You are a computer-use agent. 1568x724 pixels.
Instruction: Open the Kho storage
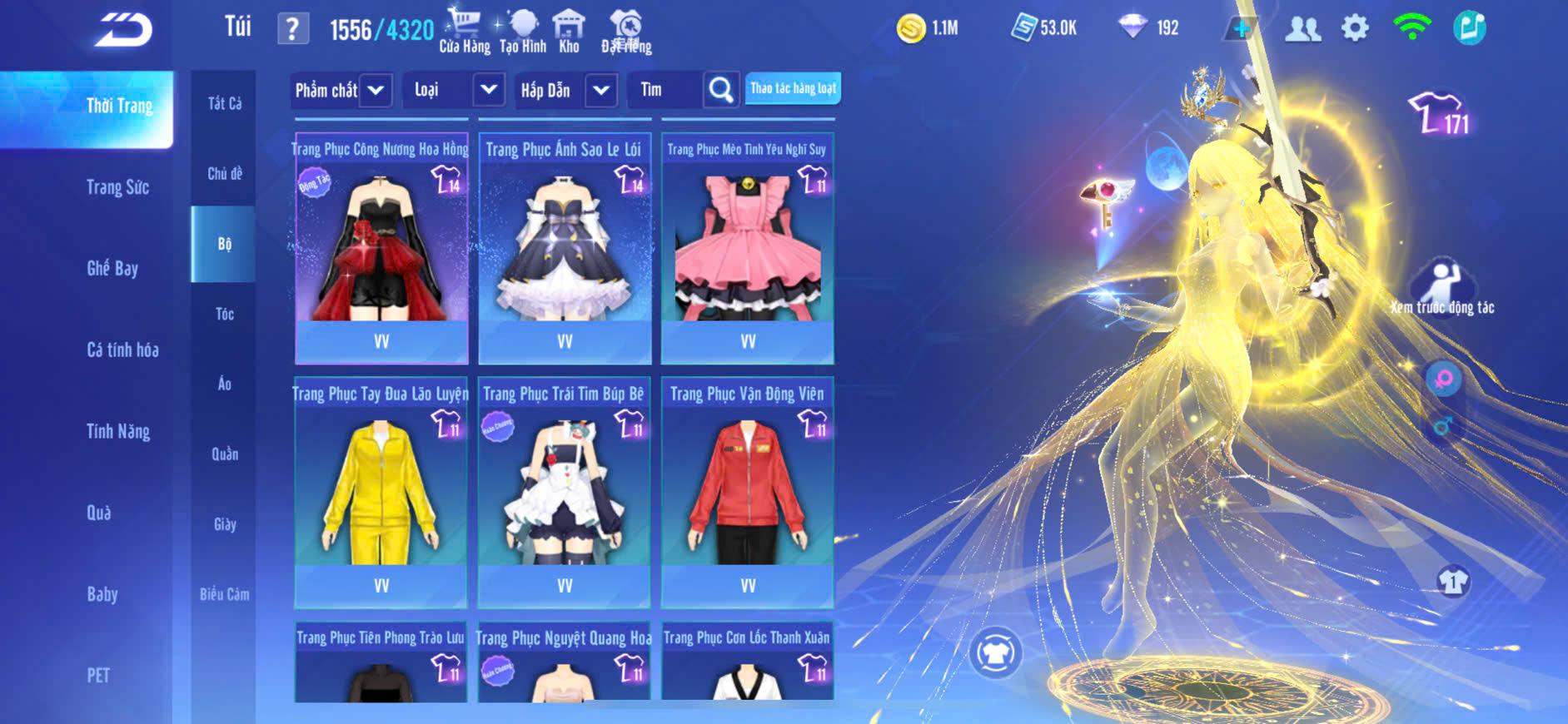coord(569,31)
